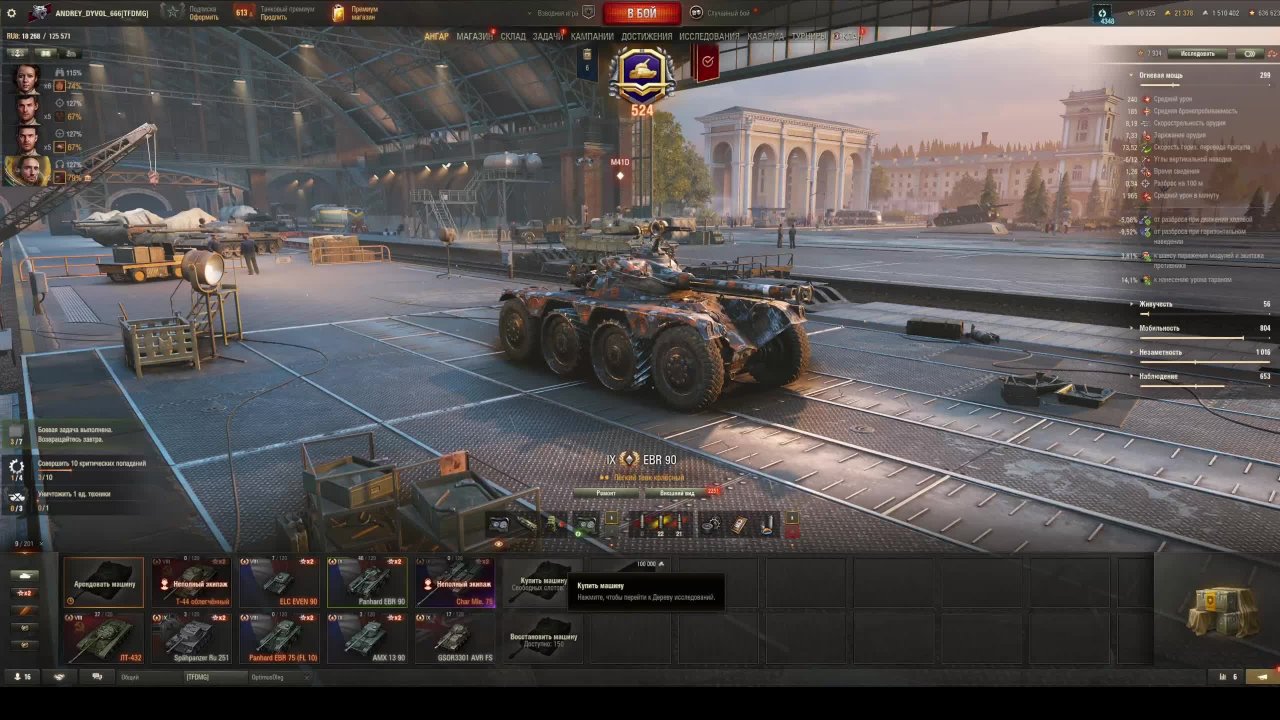Show the Достижения tab
Image resolution: width=1280 pixels, height=720 pixels.
pos(646,36)
